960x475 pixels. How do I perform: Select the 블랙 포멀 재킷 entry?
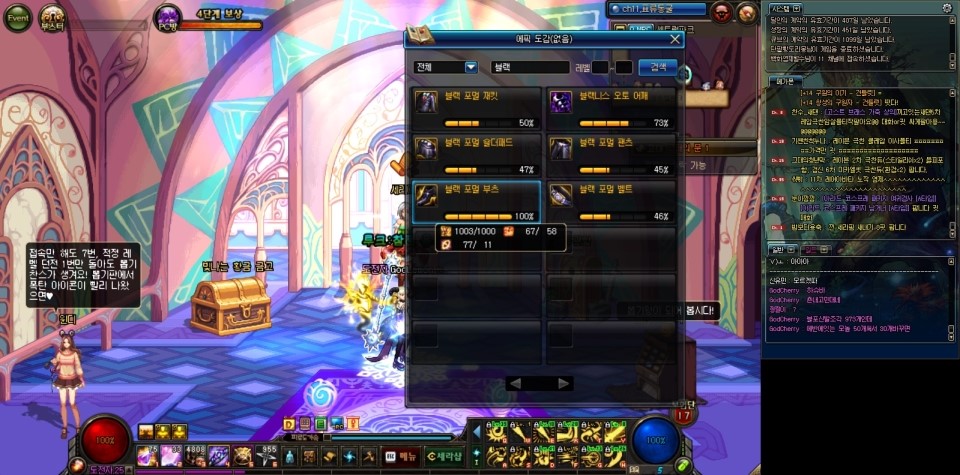coord(477,106)
